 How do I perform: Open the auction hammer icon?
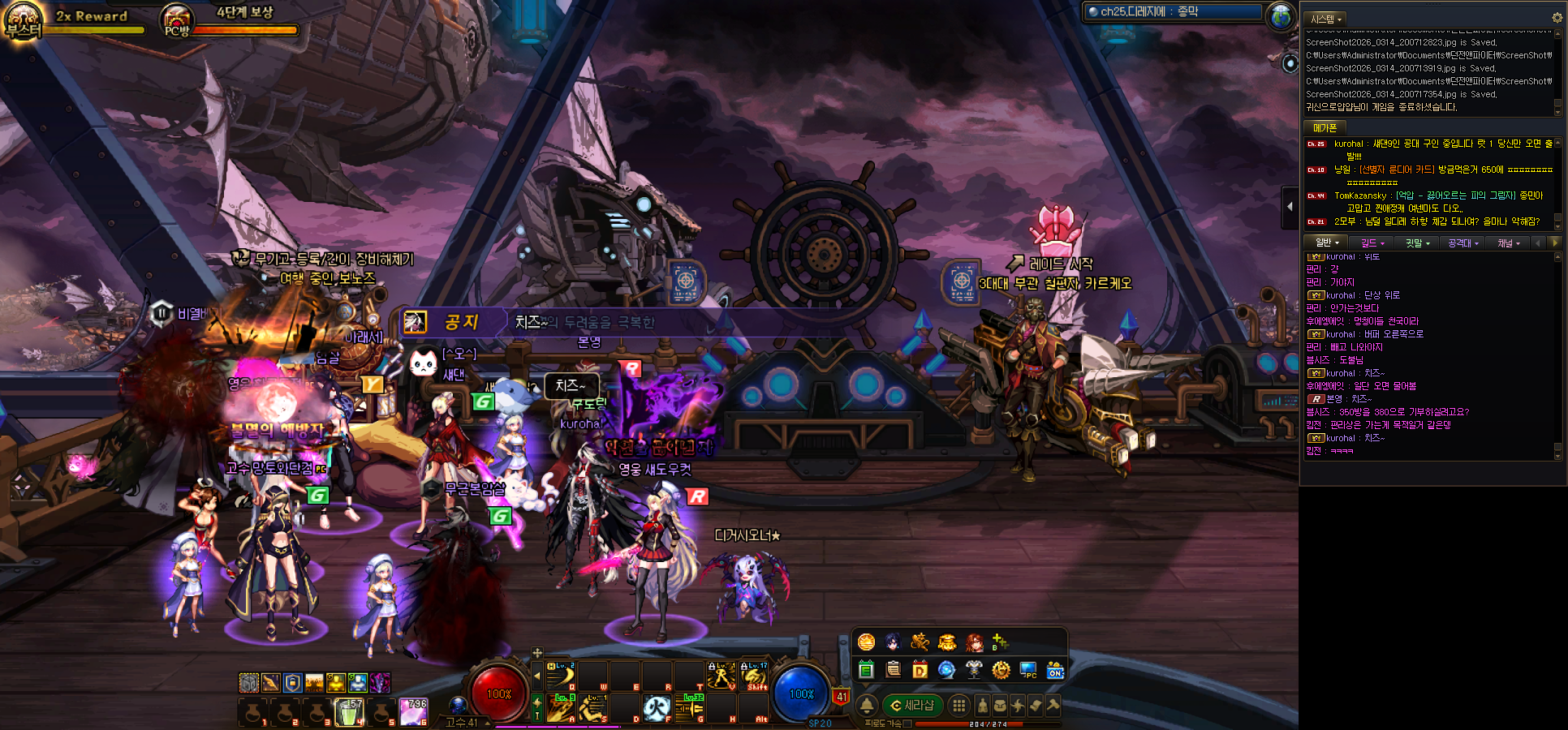(1053, 706)
